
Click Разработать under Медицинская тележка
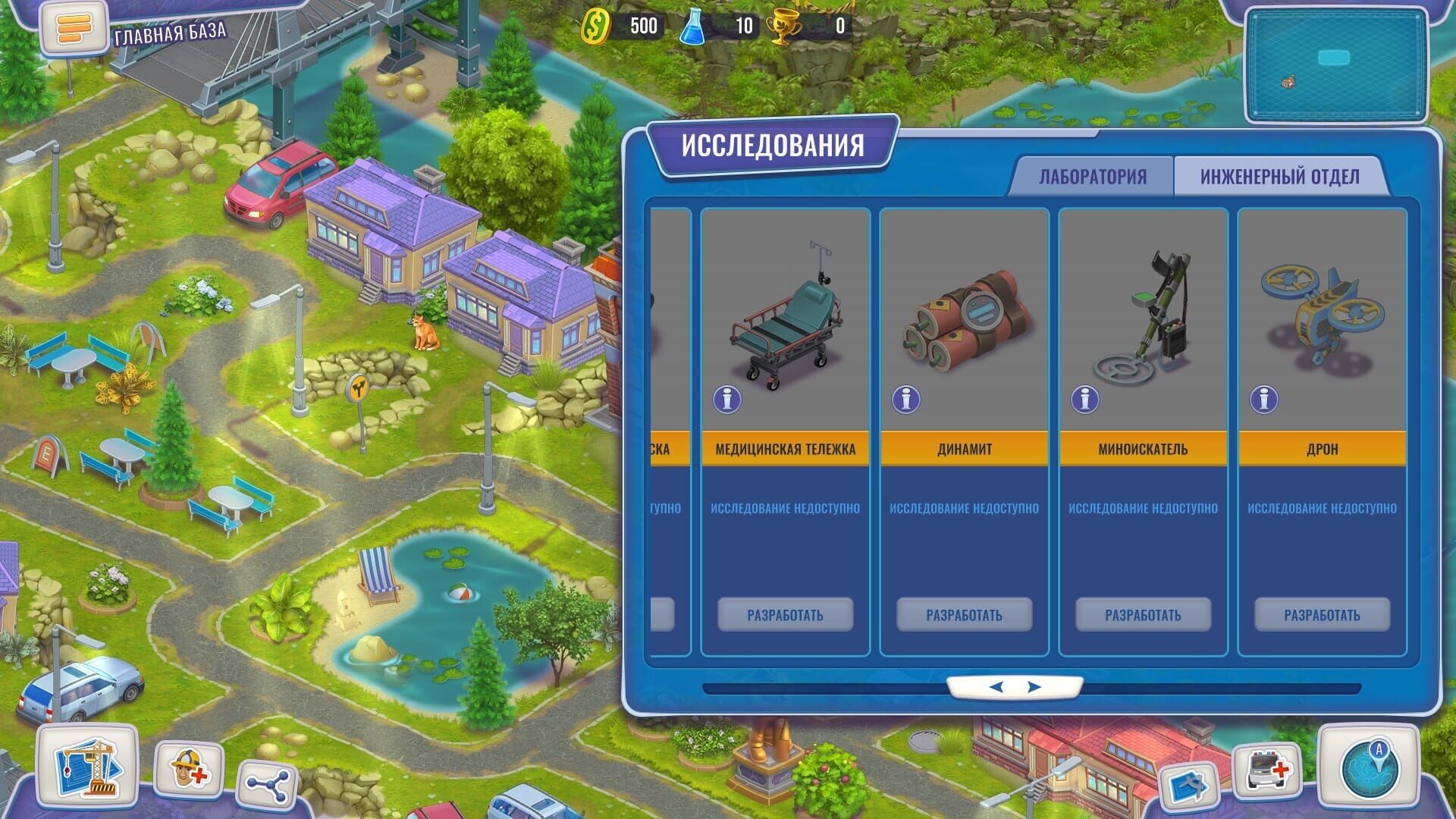783,615
